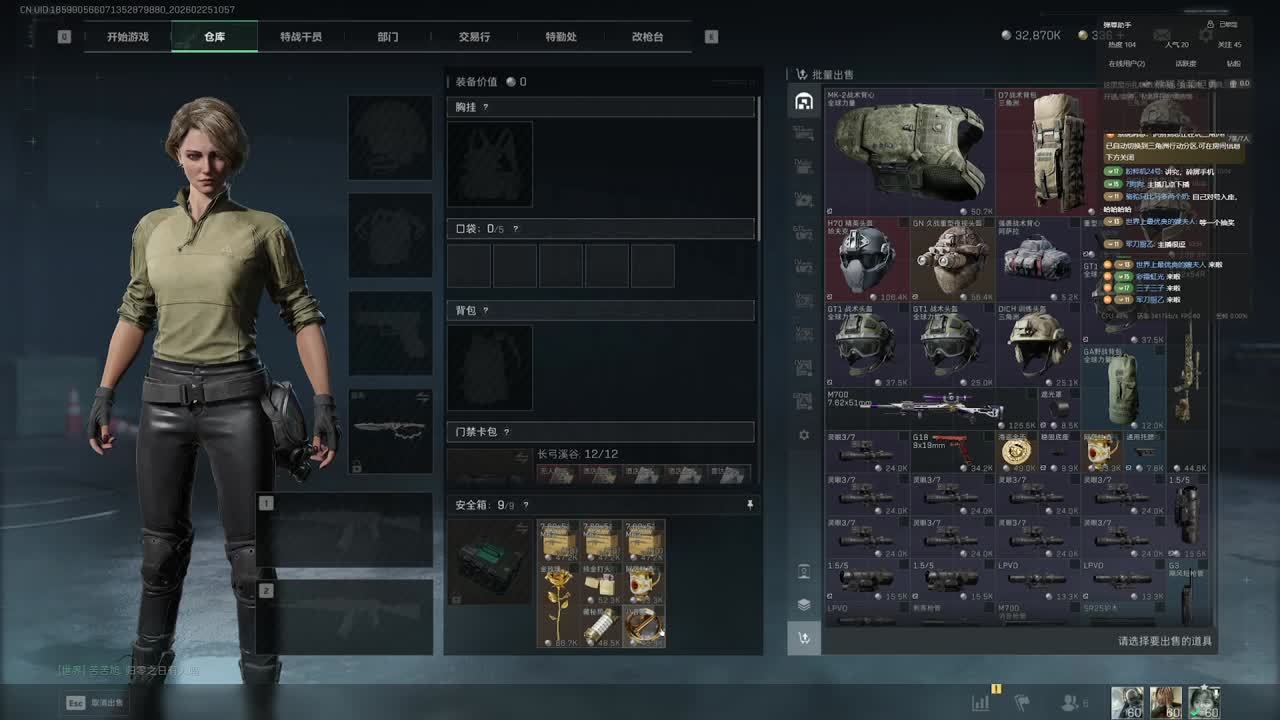Image resolution: width=1280 pixels, height=720 pixels.
Task: Go to the 部门 tab
Action: pyautogui.click(x=388, y=37)
